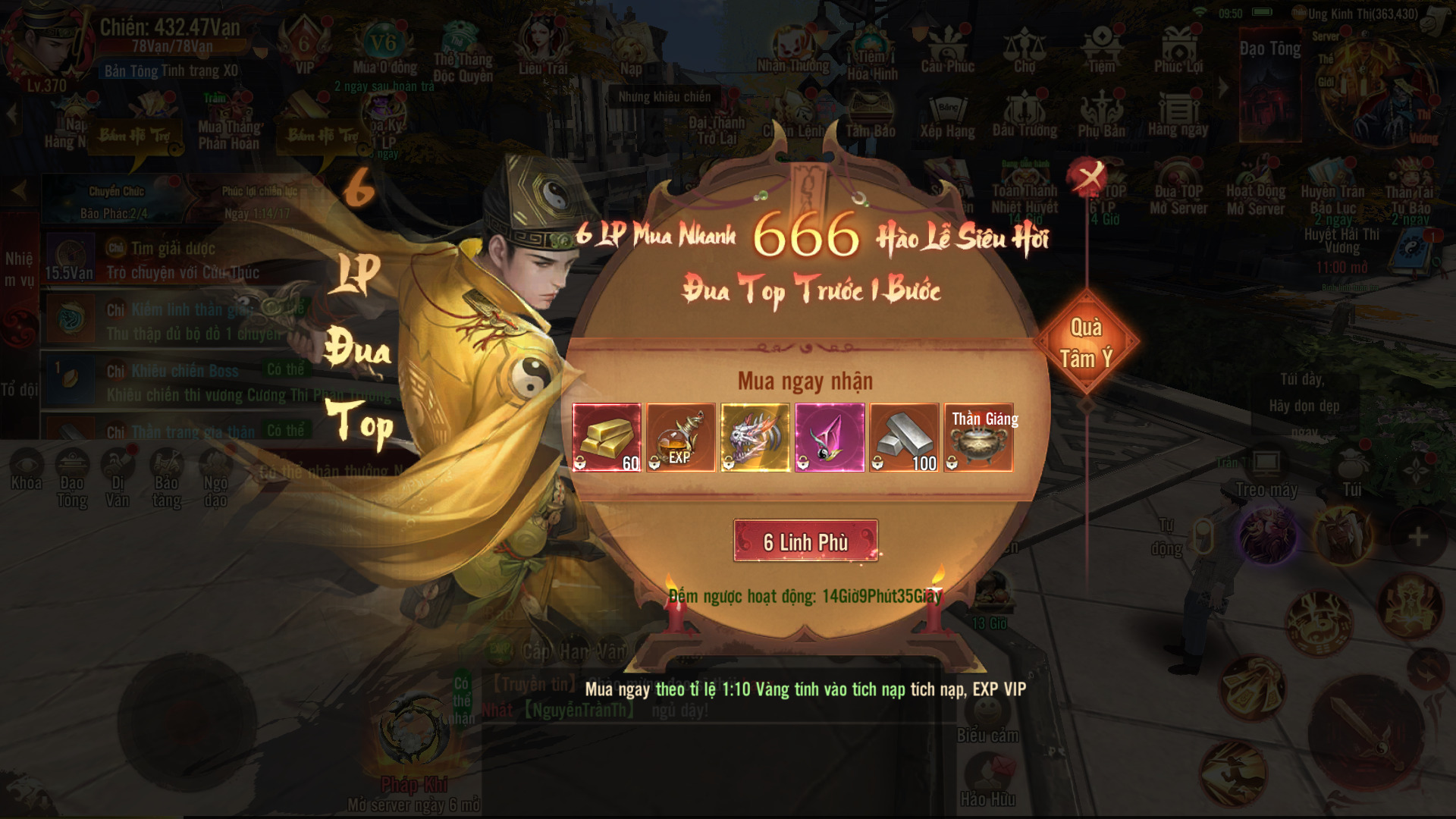Screen dimensions: 1456x819
Task: Select the purple arrowhead reward item
Action: (830, 438)
